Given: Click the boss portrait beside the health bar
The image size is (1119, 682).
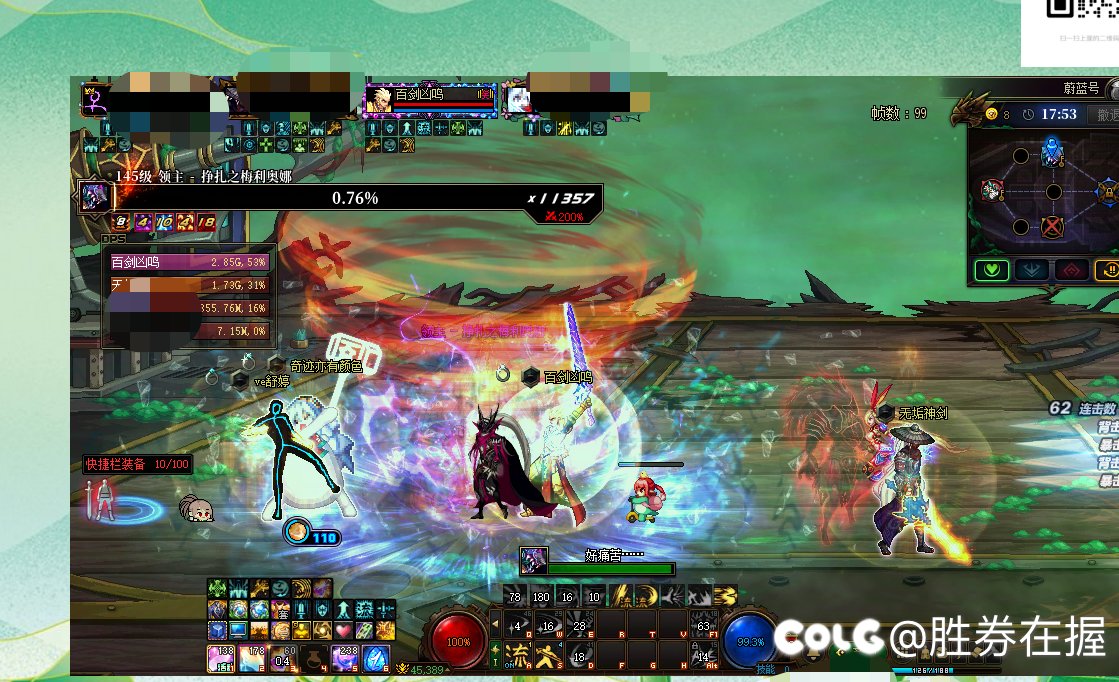Looking at the screenshot, I should pyautogui.click(x=95, y=197).
